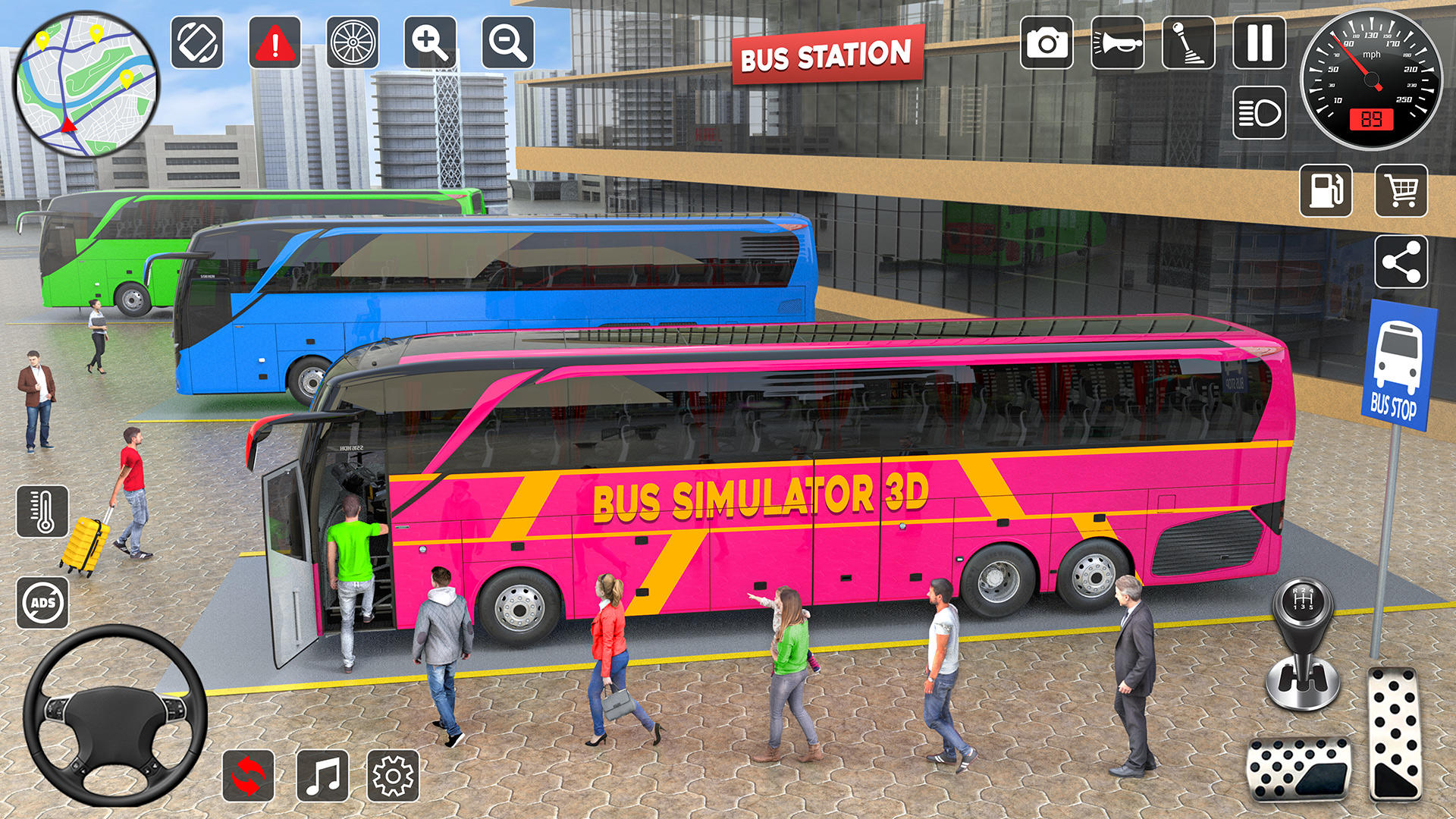
Task: Watch ad via the ADS icon
Action: pyautogui.click(x=43, y=603)
